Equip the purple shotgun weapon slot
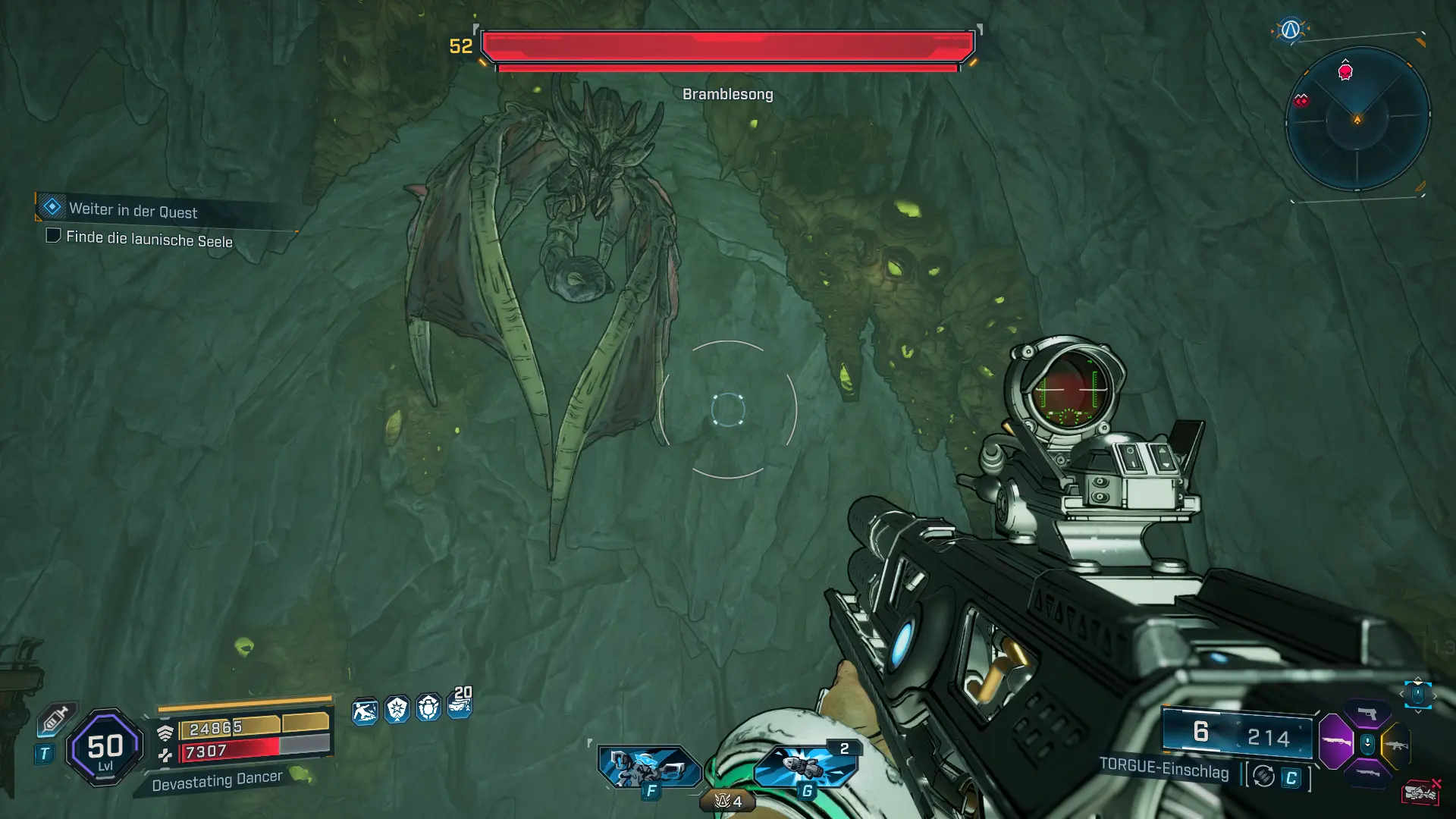The height and width of the screenshot is (819, 1456). [x=1336, y=741]
